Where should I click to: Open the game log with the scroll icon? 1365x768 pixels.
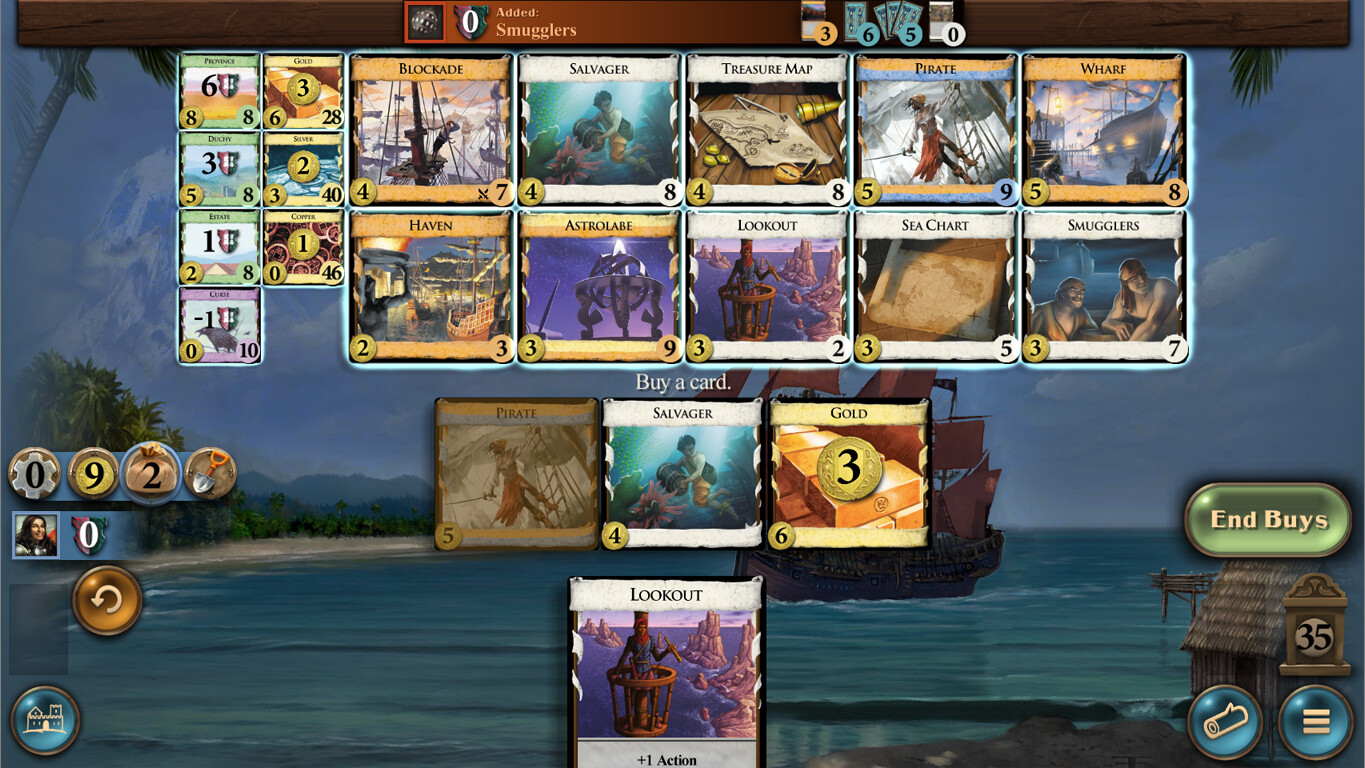1224,722
